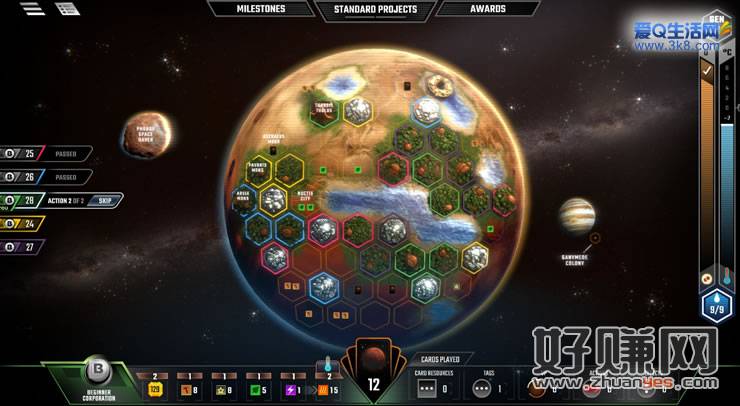Image resolution: width=740 pixels, height=406 pixels.
Task: Skip the remaining action
Action: 105,200
